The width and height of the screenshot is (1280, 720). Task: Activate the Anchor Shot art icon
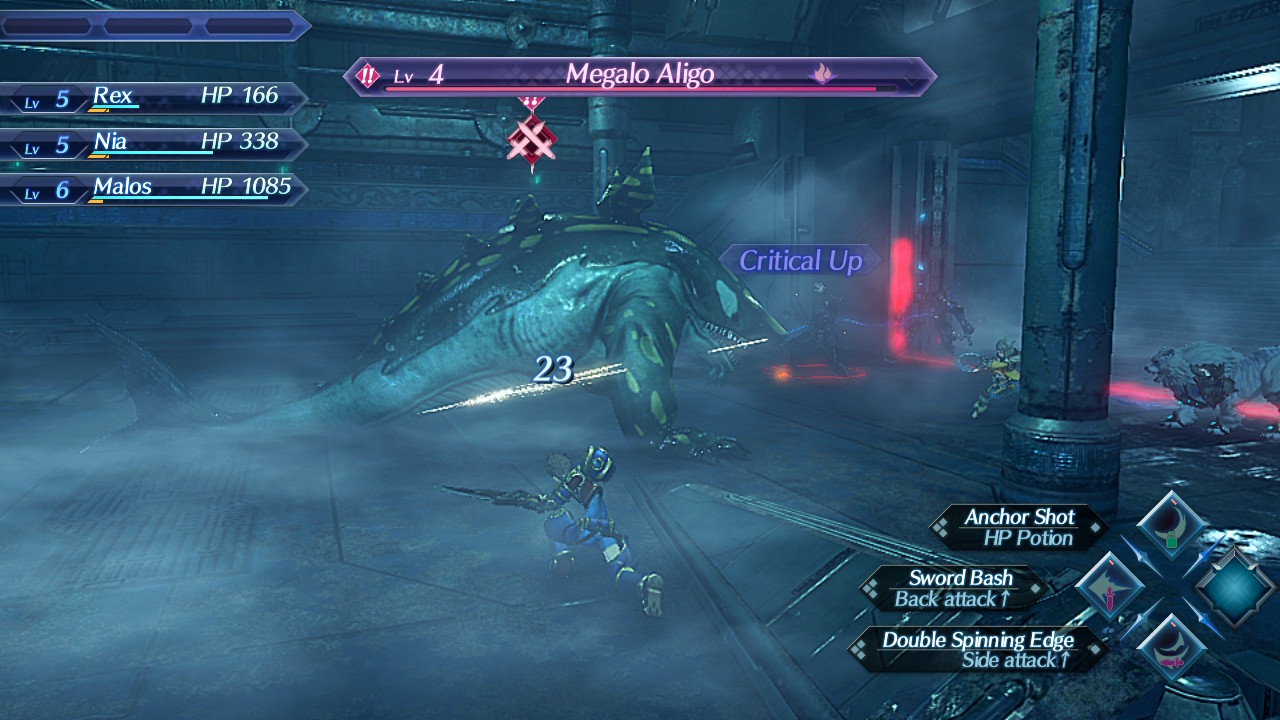pyautogui.click(x=1171, y=526)
